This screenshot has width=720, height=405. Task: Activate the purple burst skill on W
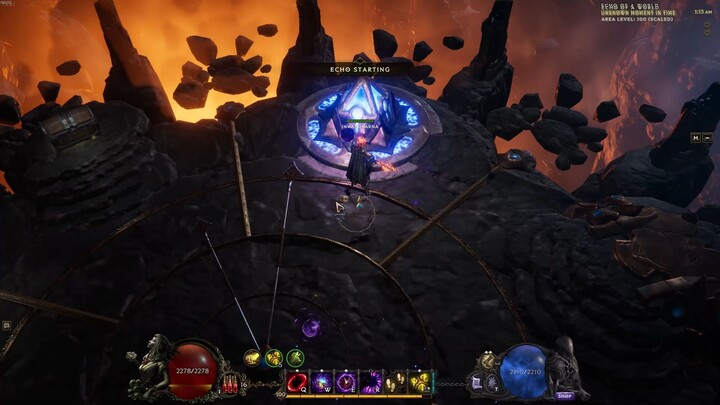322,381
